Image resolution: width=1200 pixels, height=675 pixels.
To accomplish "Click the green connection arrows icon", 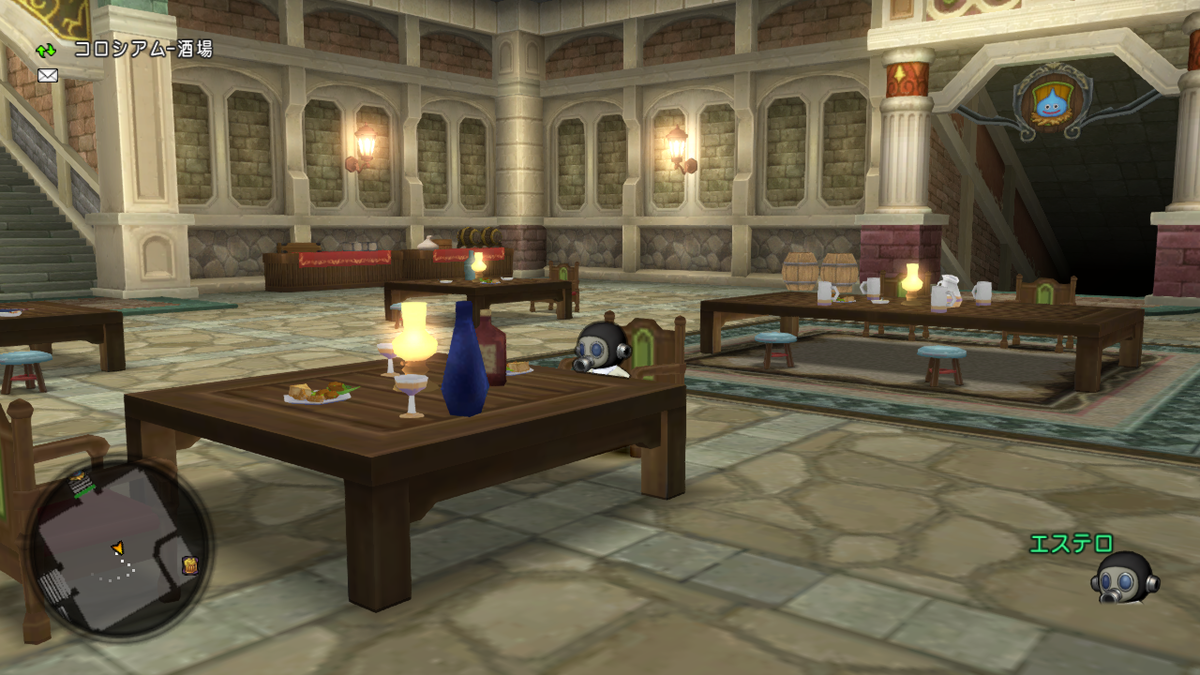I will (x=47, y=49).
